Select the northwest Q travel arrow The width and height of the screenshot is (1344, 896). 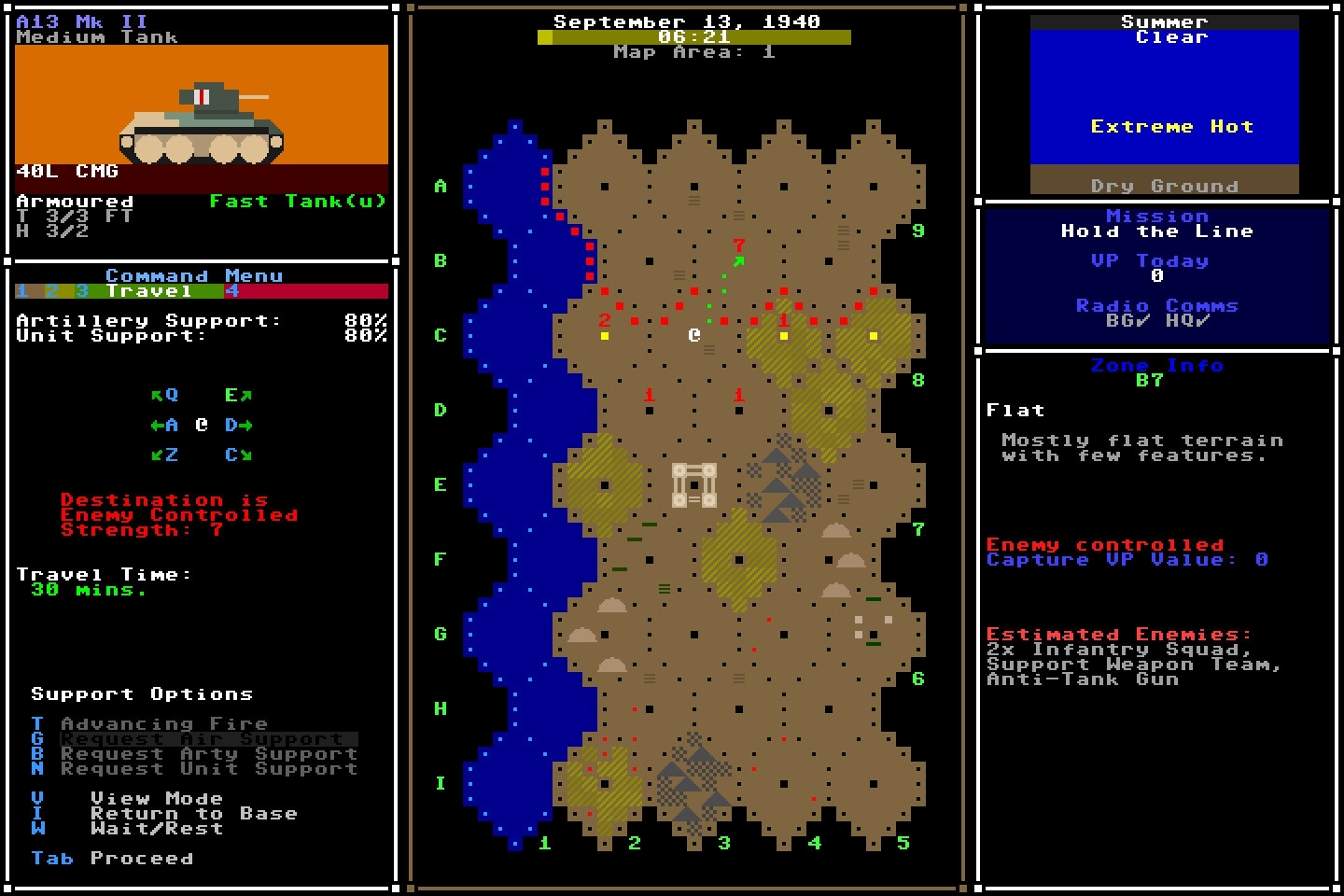point(164,394)
